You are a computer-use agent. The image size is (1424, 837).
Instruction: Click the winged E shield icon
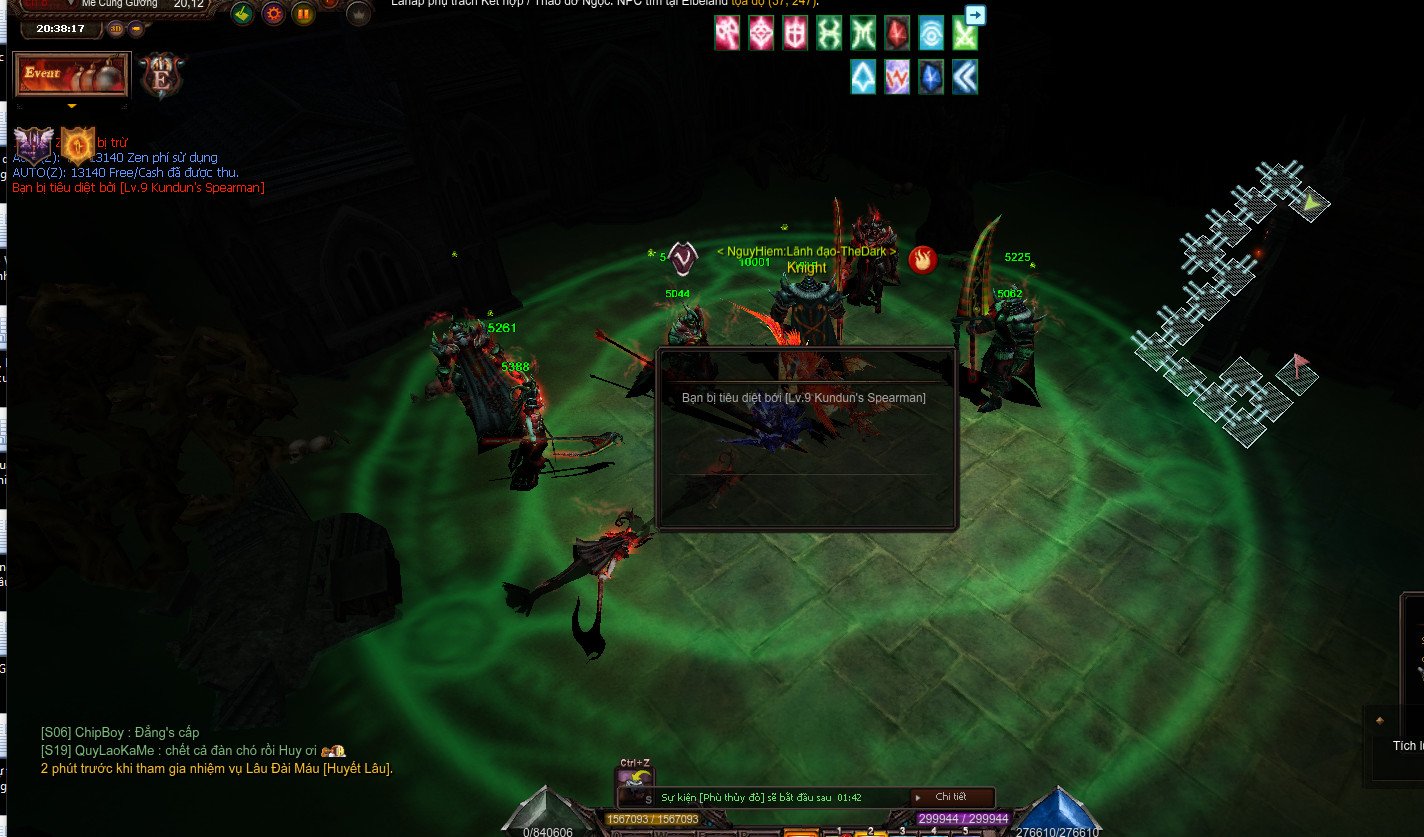(x=161, y=76)
